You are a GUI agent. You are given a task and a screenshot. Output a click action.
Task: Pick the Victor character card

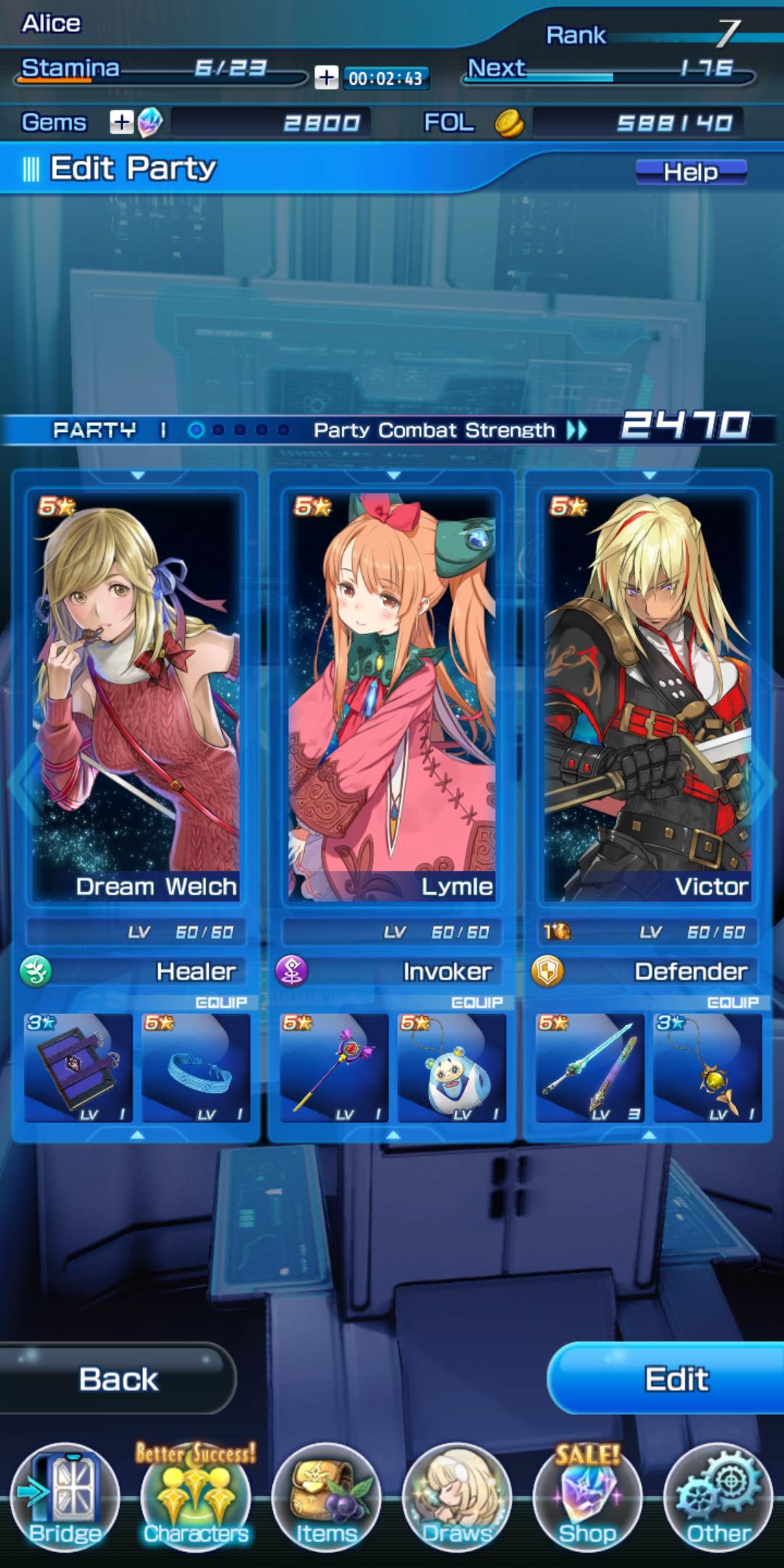coord(648,697)
